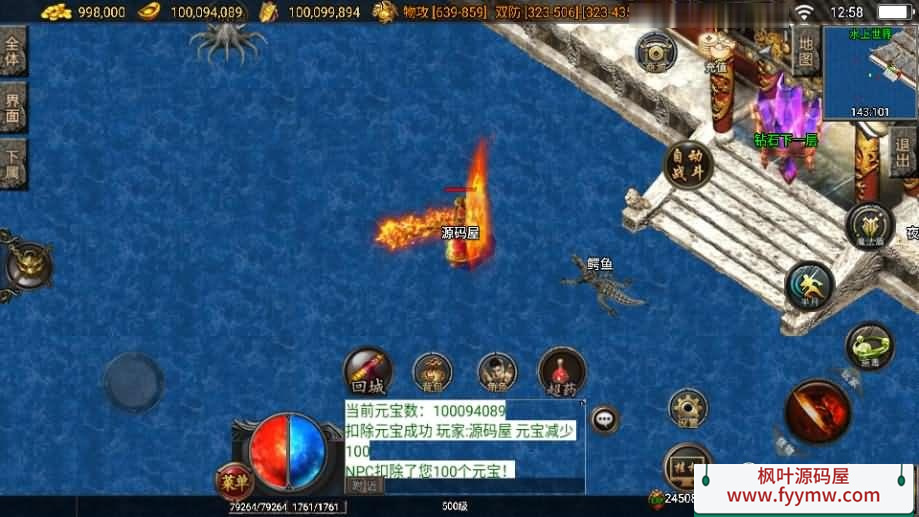Activate the large red slash attack skill

coord(817,411)
